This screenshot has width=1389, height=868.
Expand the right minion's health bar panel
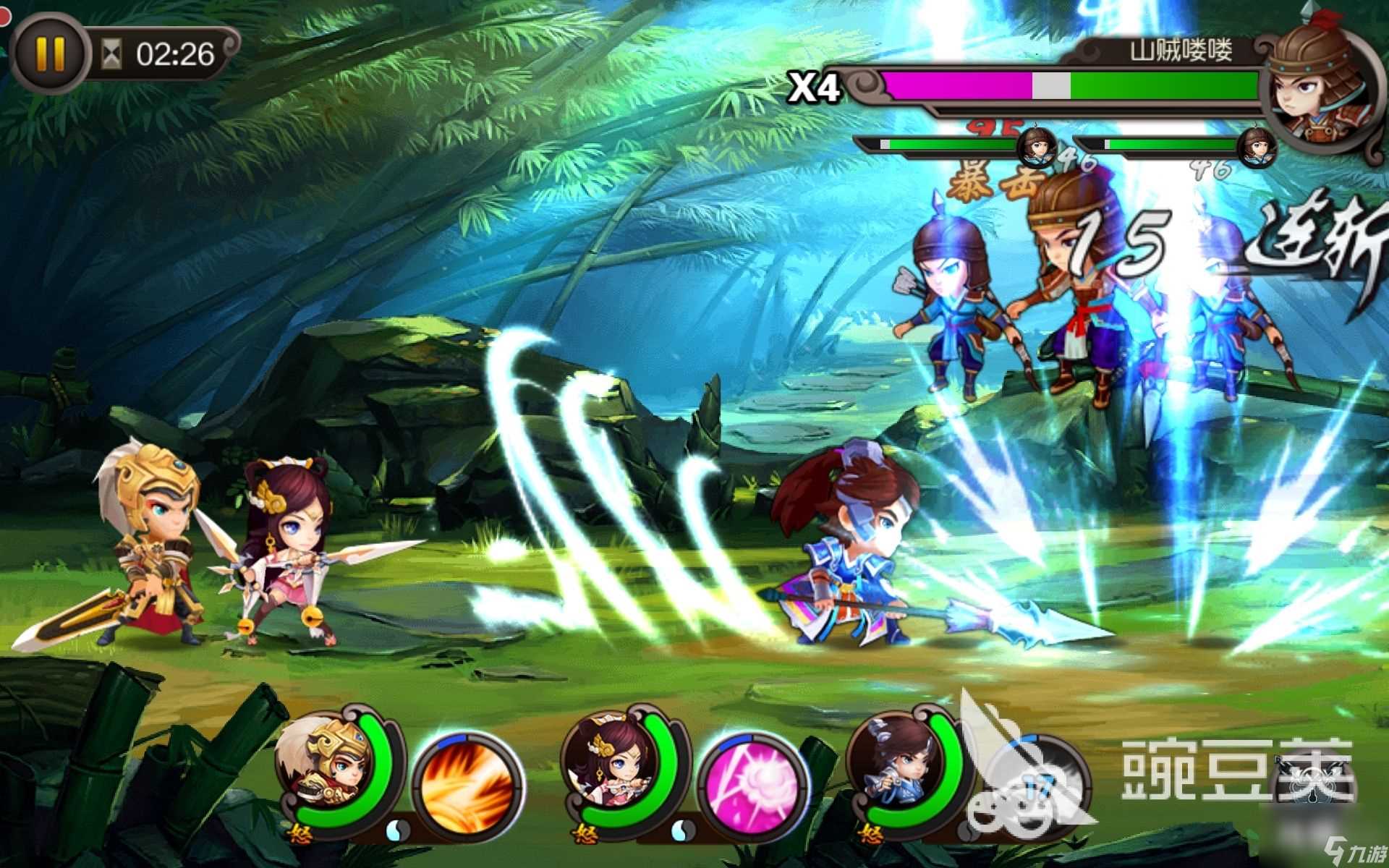point(1157,145)
